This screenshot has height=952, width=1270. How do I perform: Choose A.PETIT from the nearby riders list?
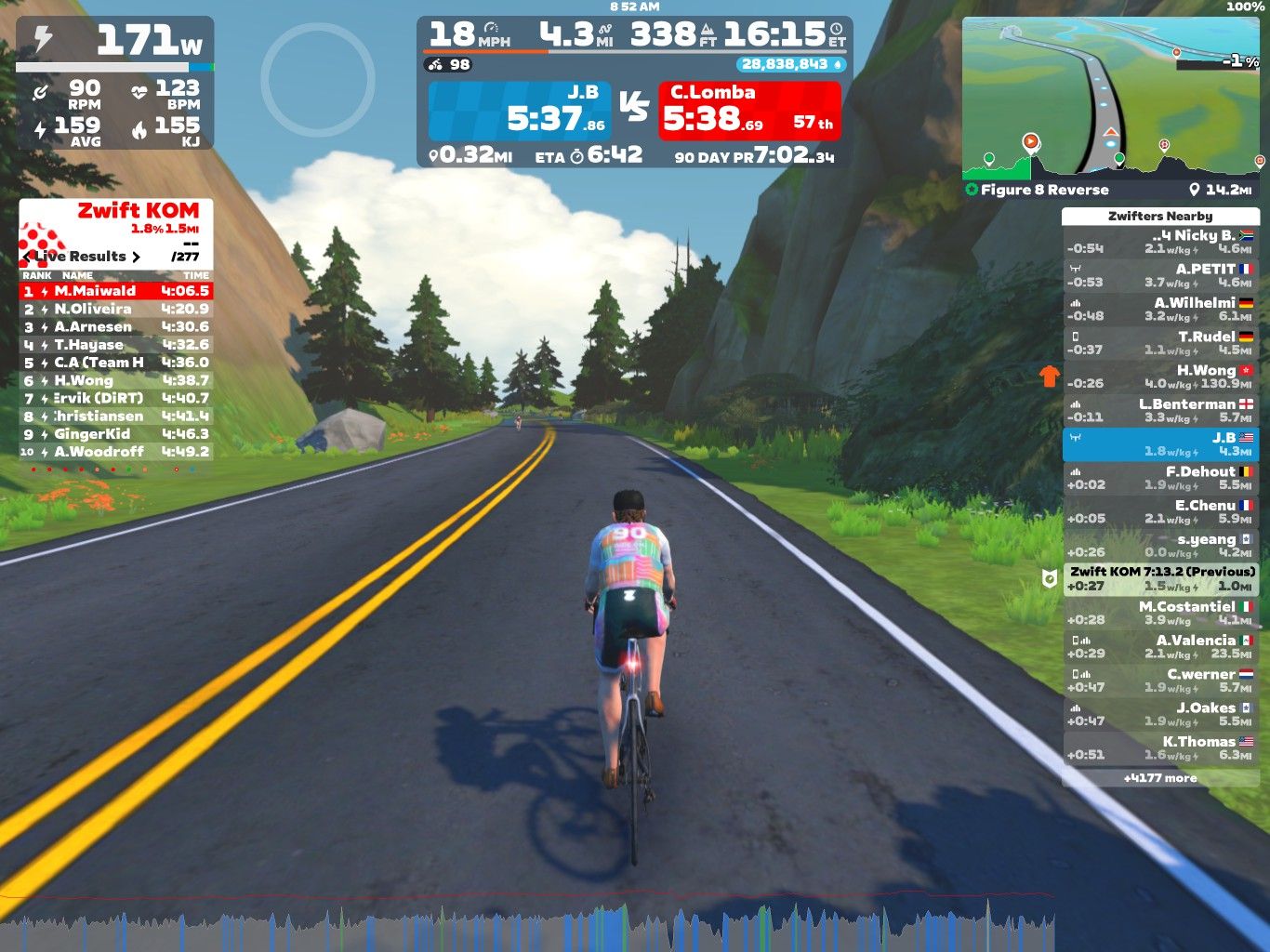pos(1160,275)
